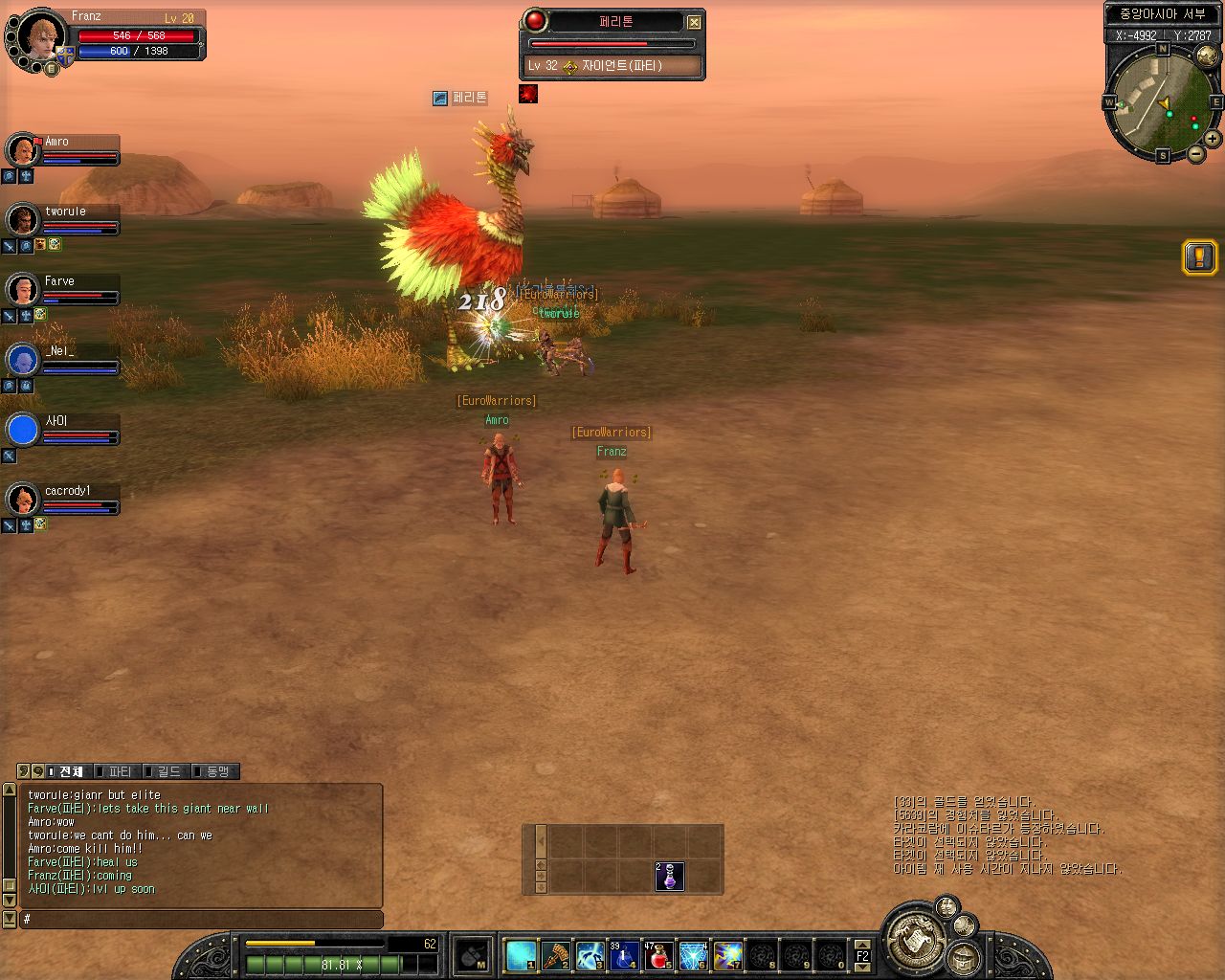
Task: Switch to the 동맹 chat tab
Action: tap(216, 771)
